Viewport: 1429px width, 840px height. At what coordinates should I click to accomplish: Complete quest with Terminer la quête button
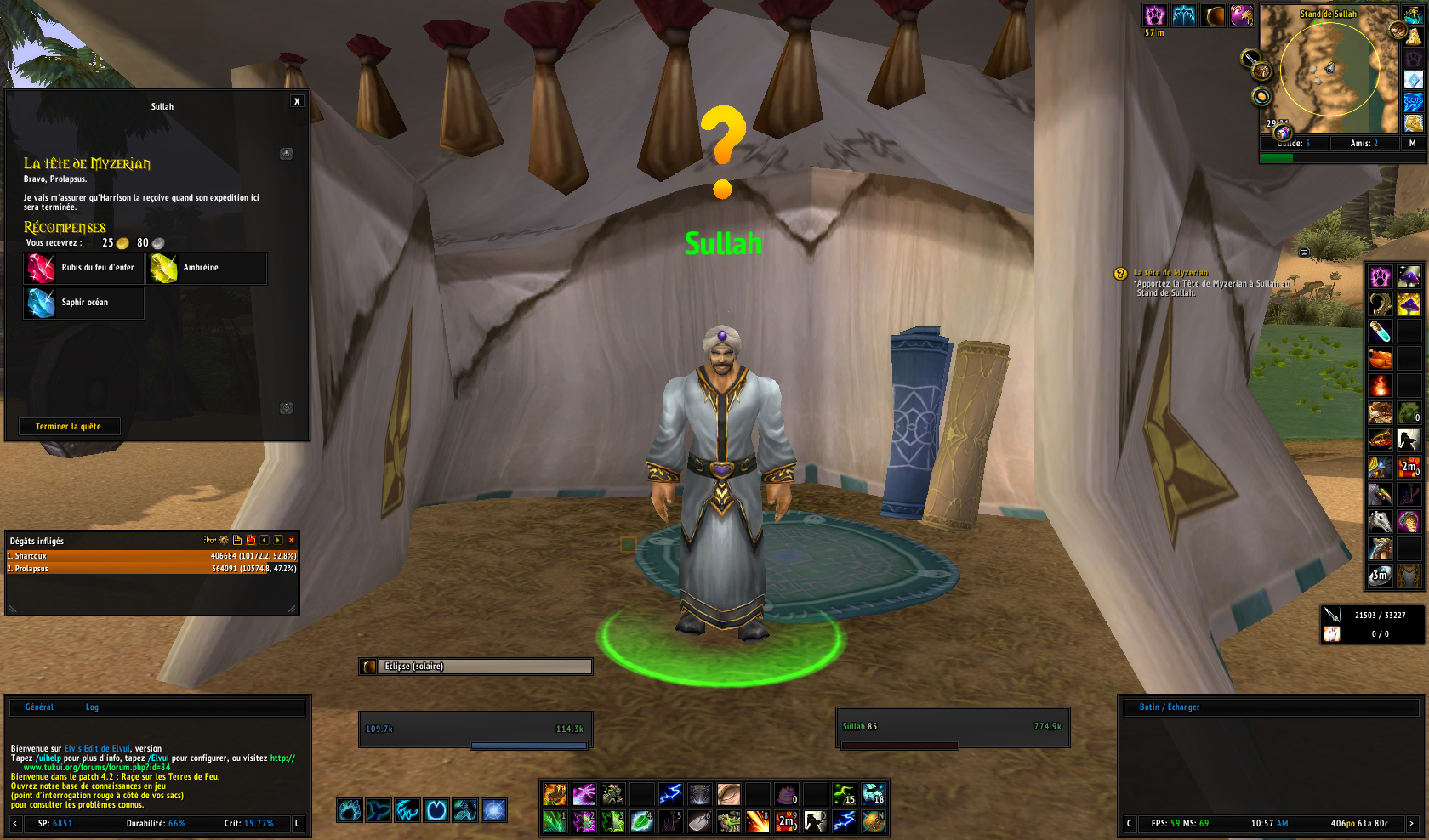click(x=69, y=426)
